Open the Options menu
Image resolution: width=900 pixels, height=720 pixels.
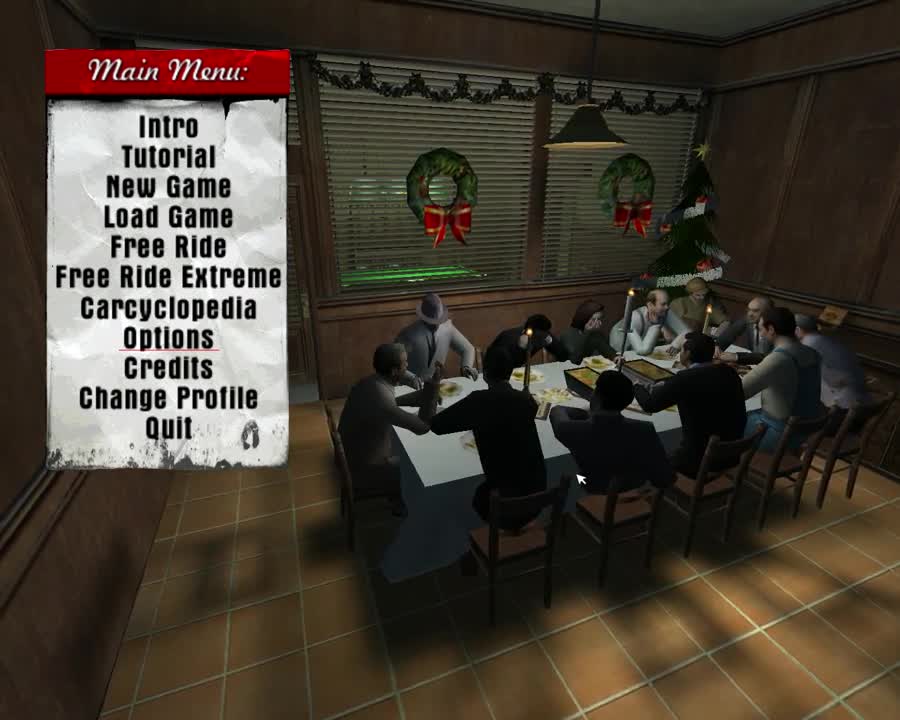(x=168, y=338)
